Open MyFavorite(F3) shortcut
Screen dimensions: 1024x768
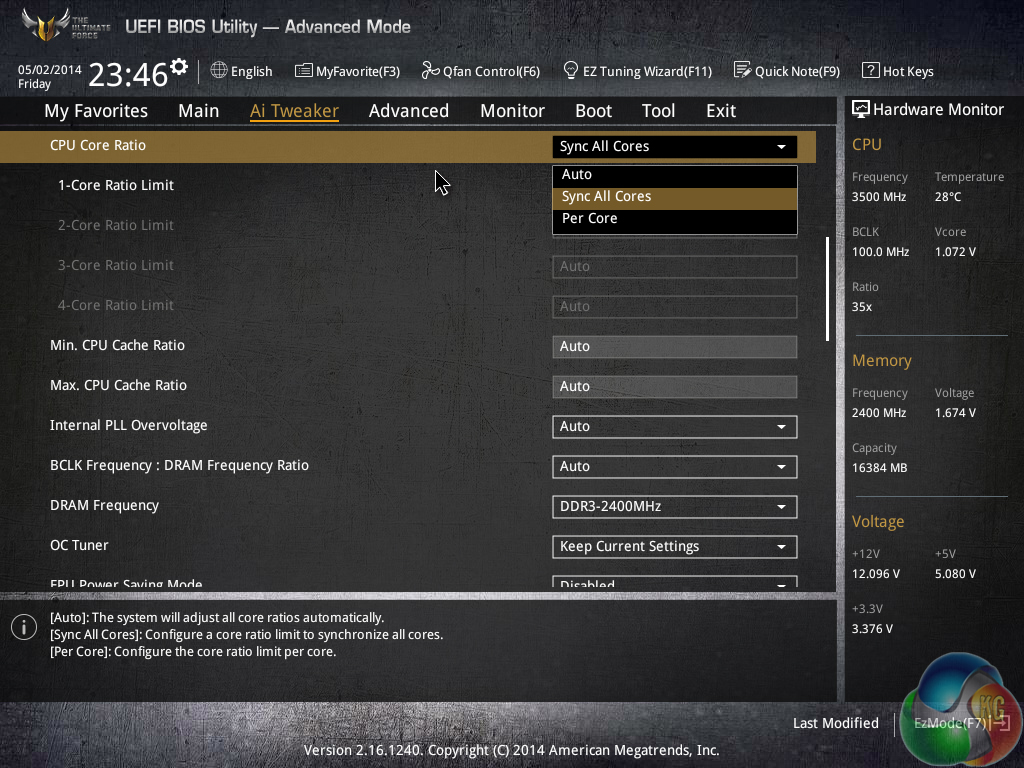[x=347, y=71]
